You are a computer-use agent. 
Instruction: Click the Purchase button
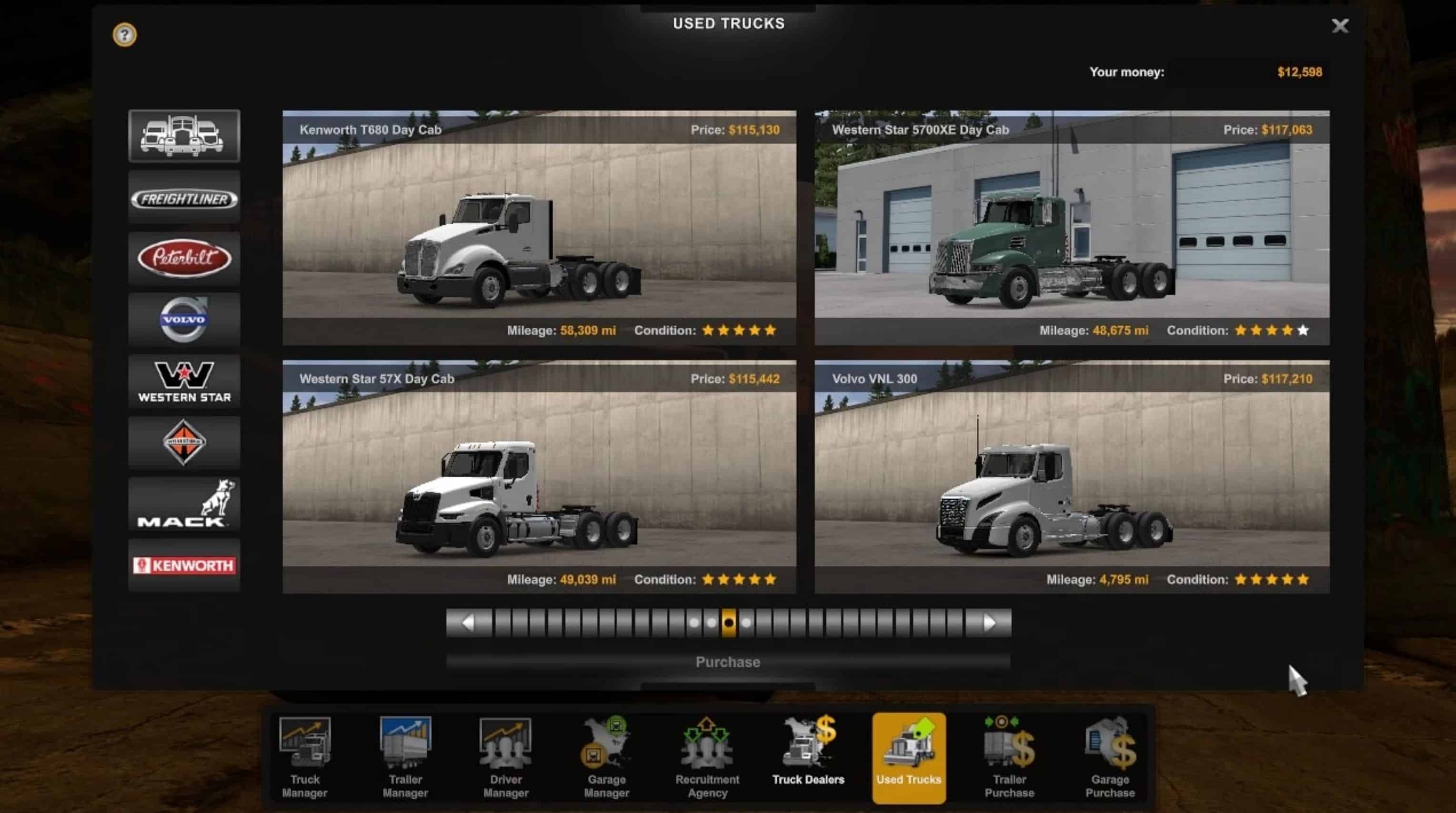(x=728, y=662)
